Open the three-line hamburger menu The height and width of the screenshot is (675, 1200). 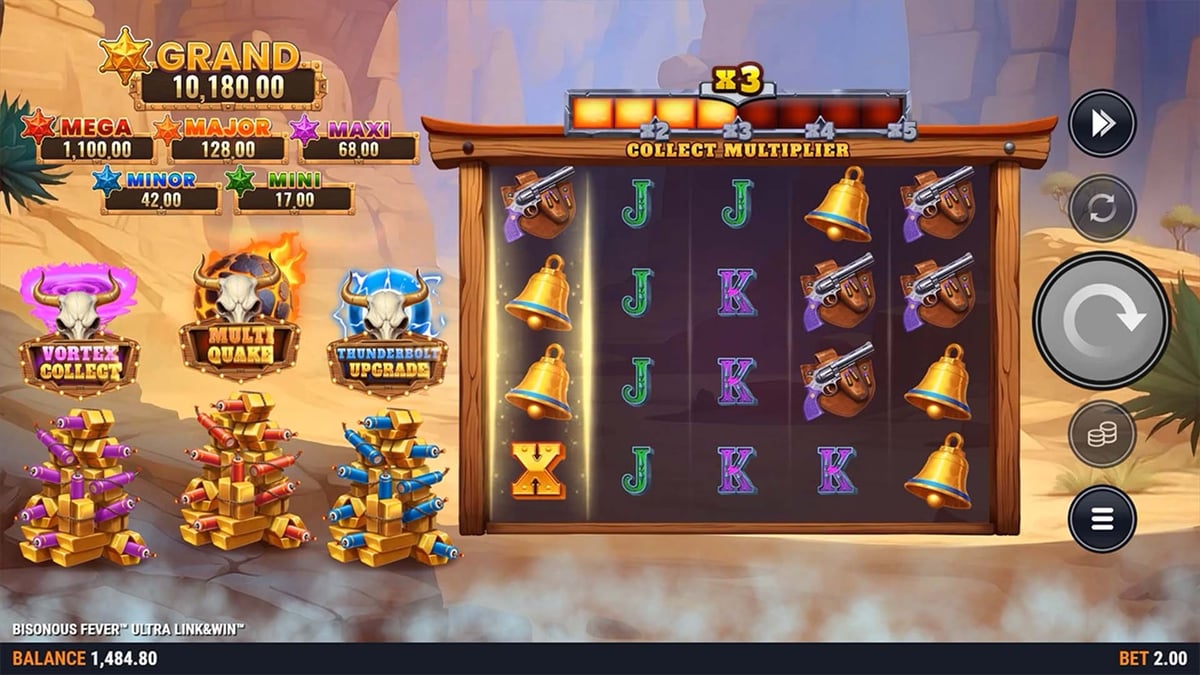click(1102, 519)
